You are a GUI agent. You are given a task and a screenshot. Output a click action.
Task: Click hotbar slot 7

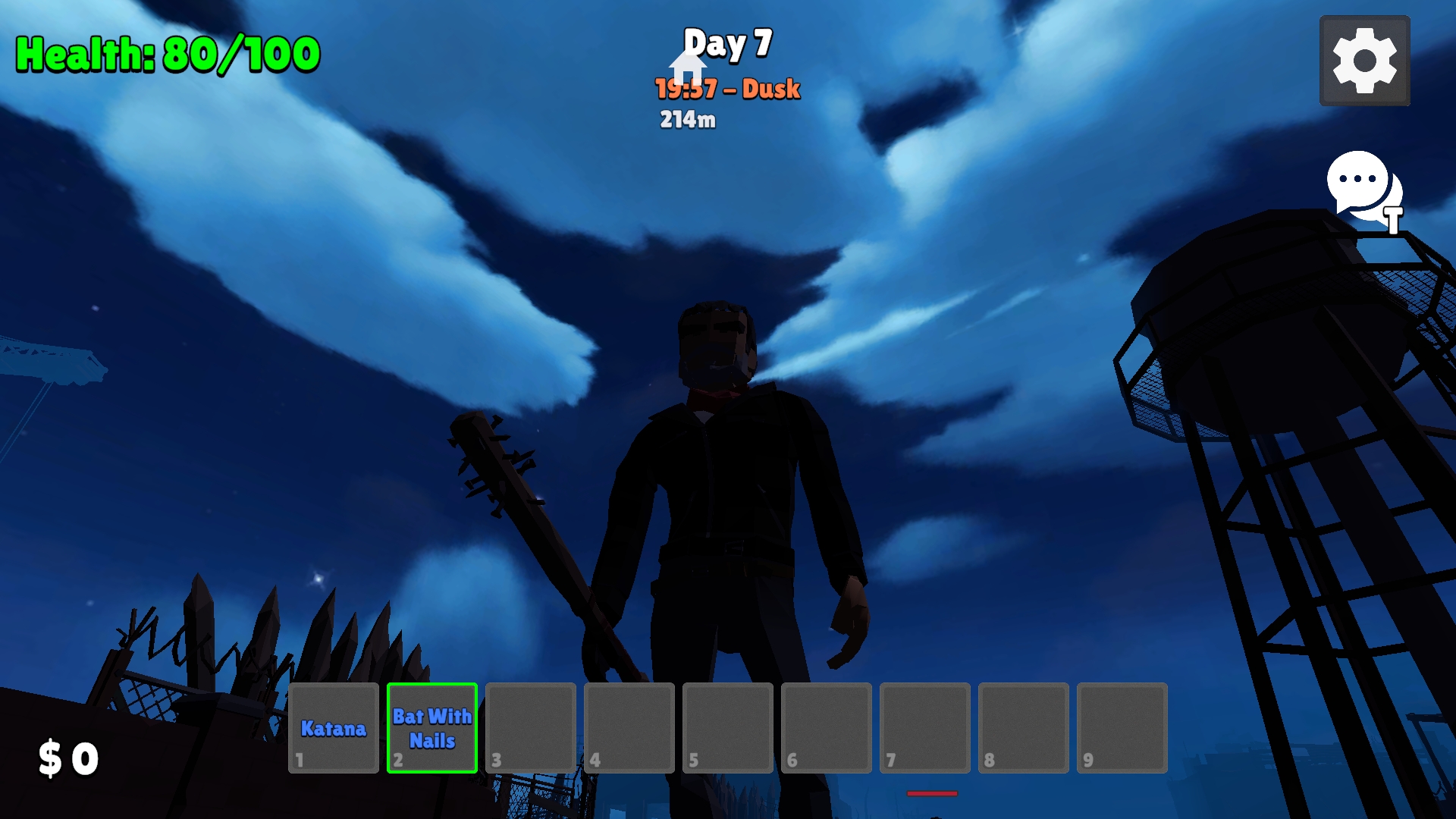point(924,728)
